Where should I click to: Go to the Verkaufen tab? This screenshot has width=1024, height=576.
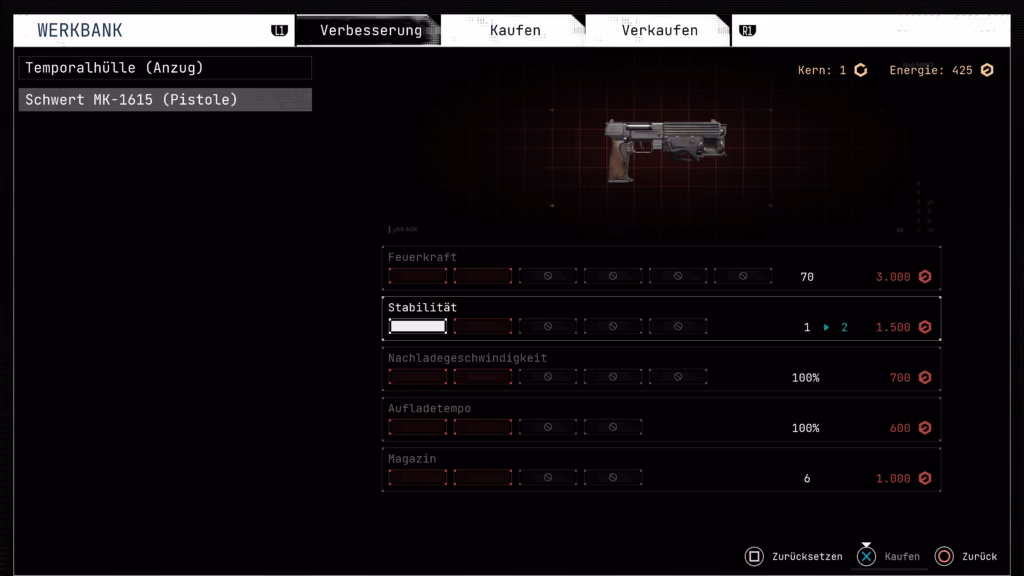(659, 30)
